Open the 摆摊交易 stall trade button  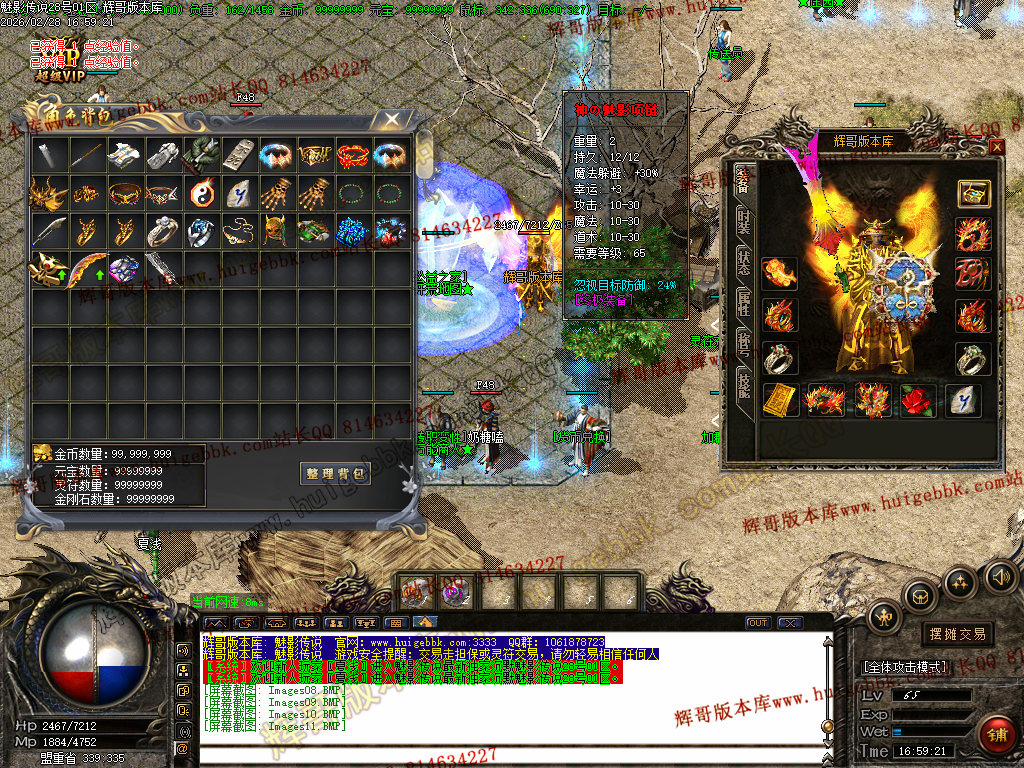(x=957, y=634)
